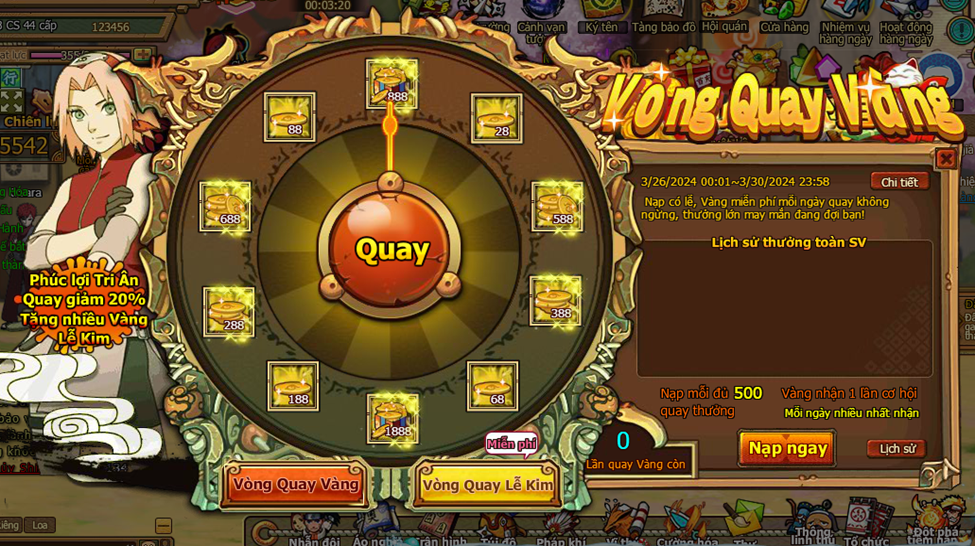Choose the 588 gold prize slot
The image size is (975, 546).
pos(557,207)
